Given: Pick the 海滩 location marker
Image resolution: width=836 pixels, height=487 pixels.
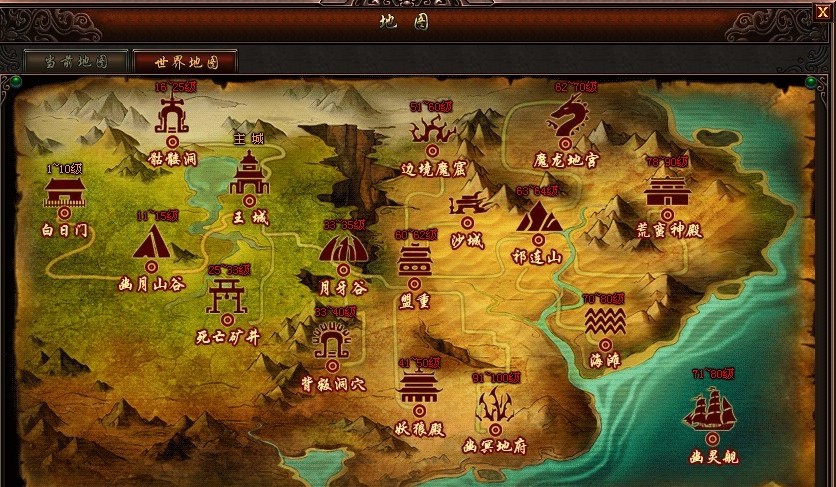Looking at the screenshot, I should pyautogui.click(x=606, y=322).
